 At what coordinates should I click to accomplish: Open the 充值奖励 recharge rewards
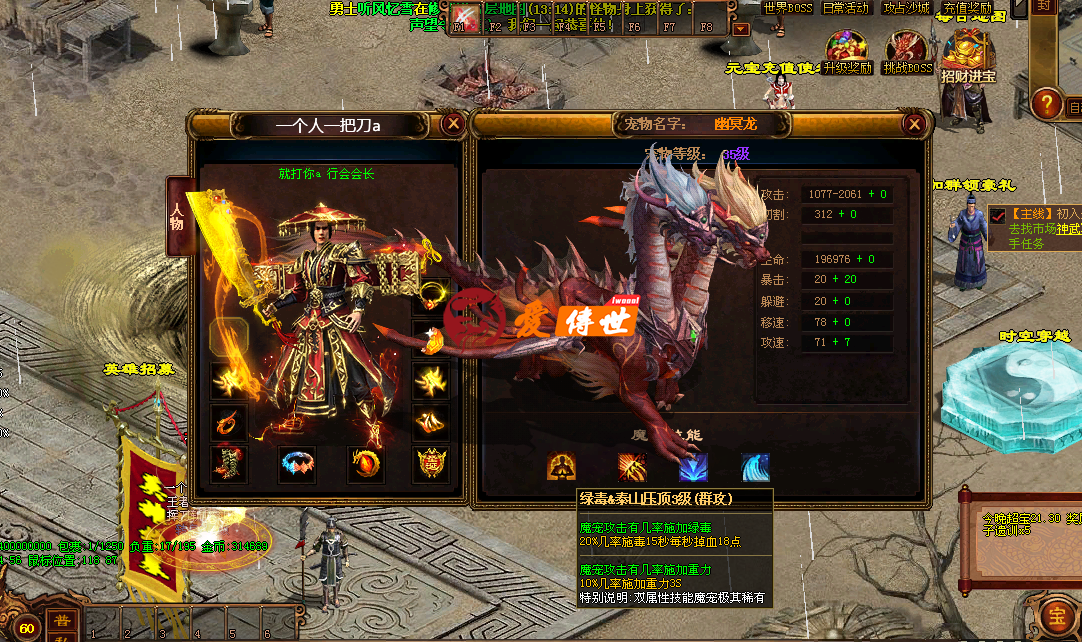coord(965,8)
